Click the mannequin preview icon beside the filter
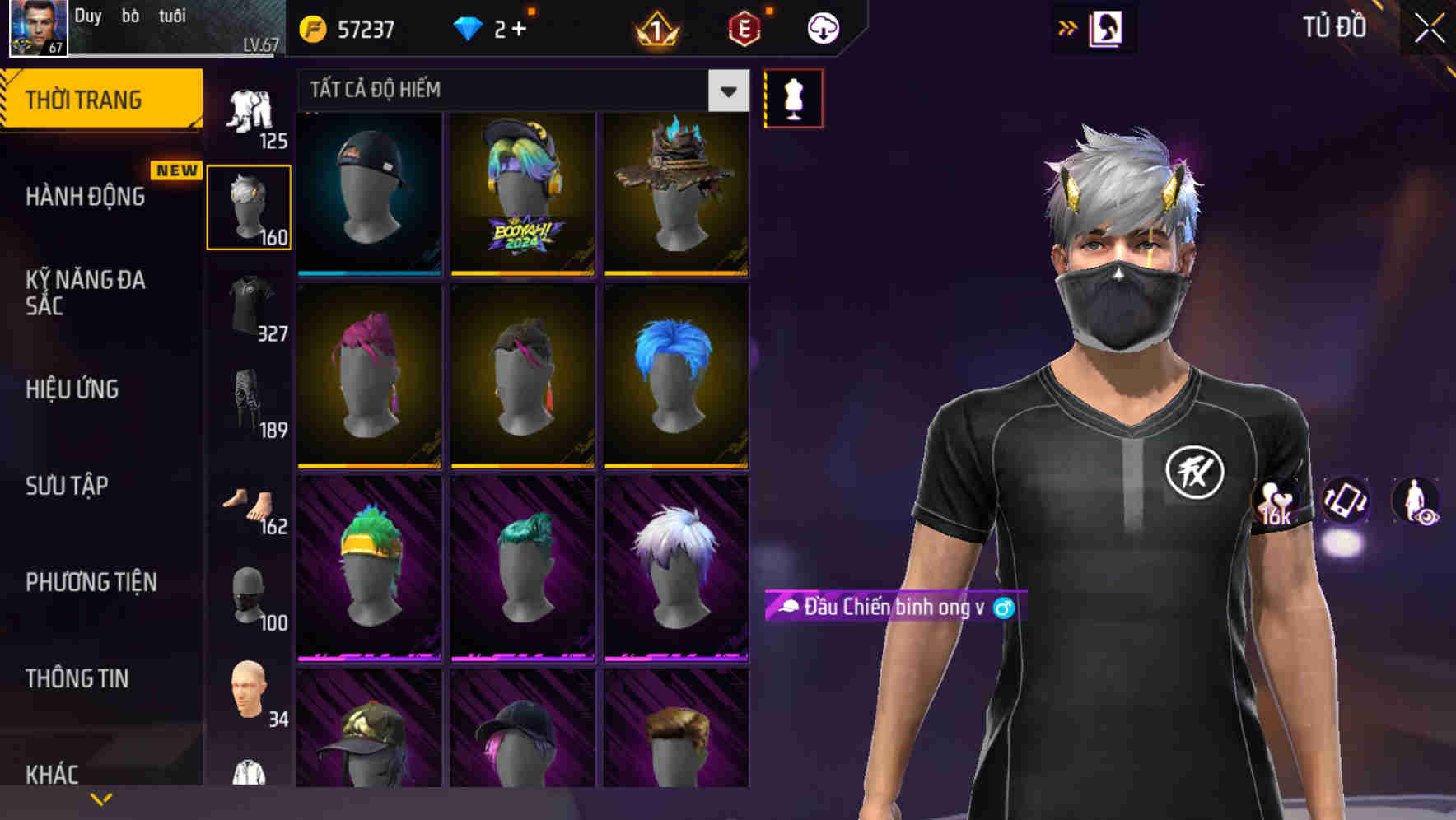This screenshot has height=820, width=1456. point(793,98)
